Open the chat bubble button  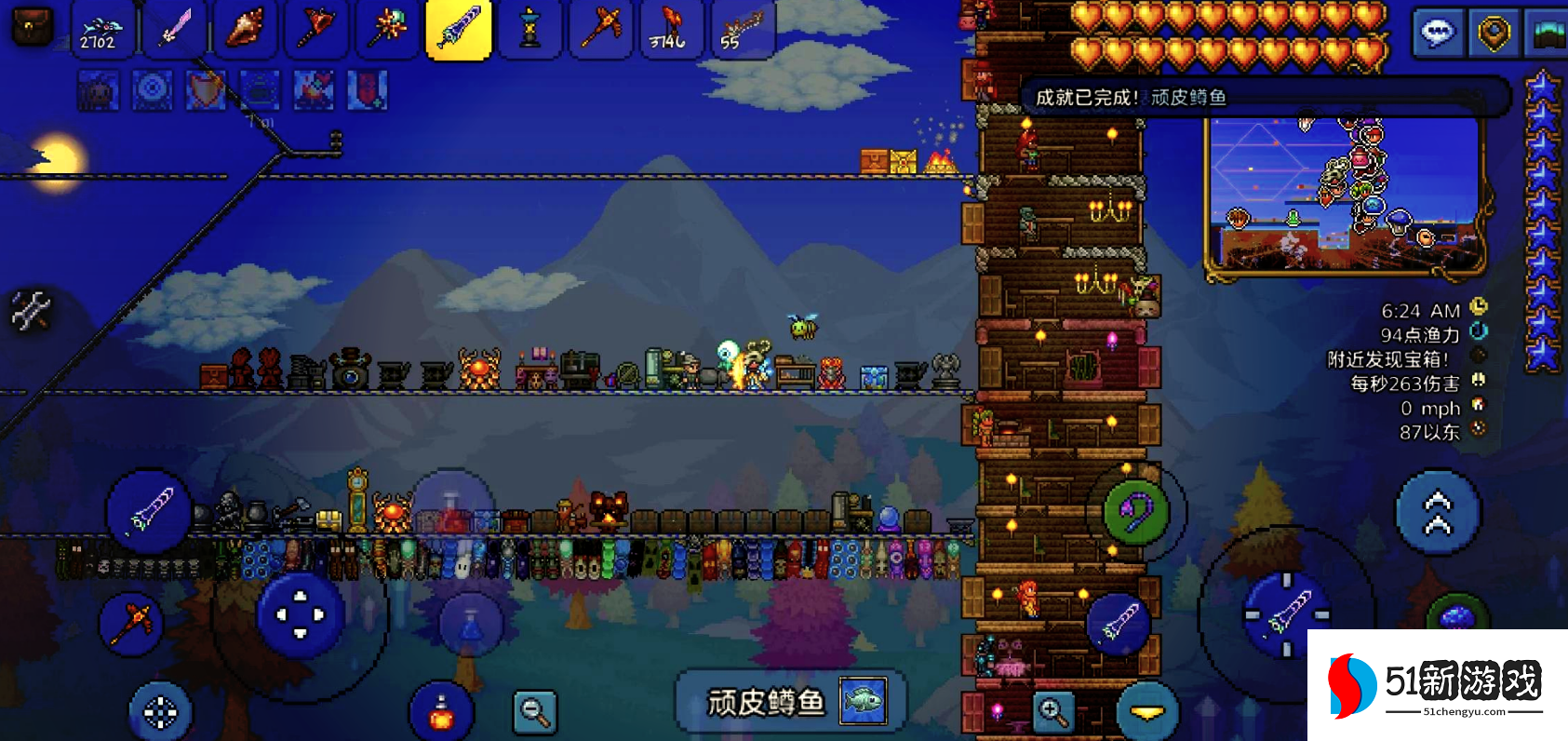click(x=1438, y=34)
